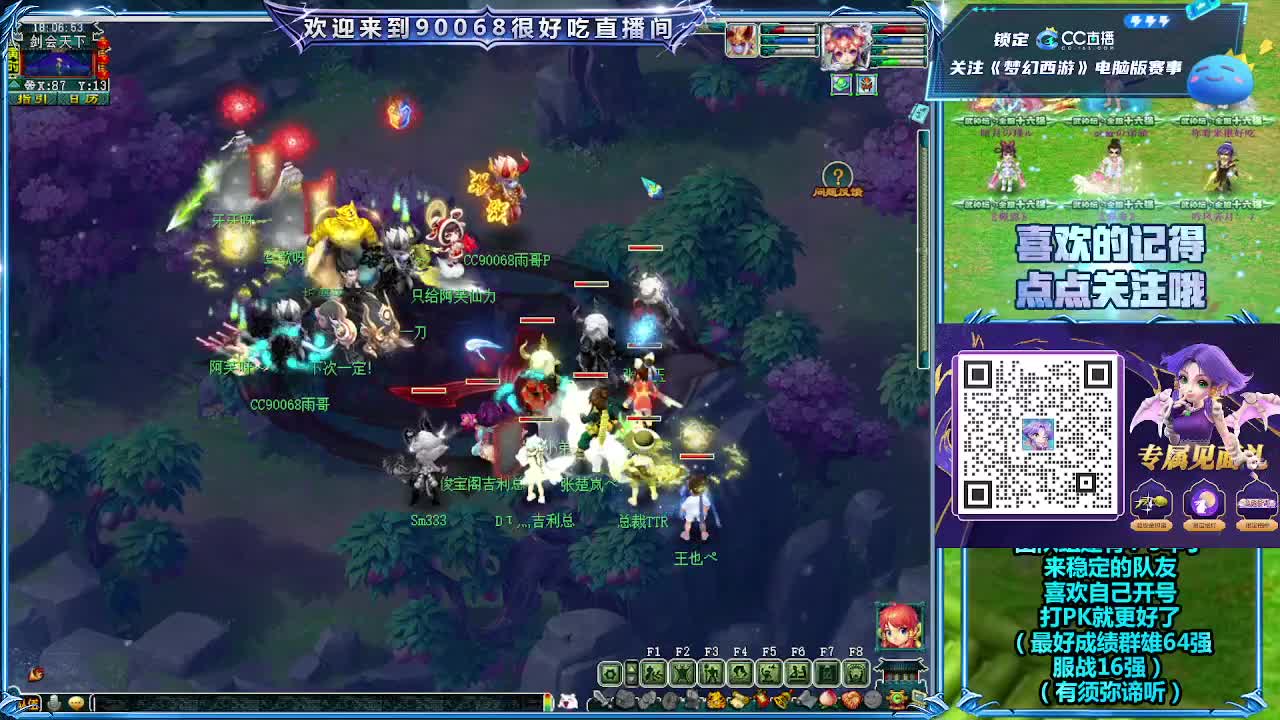The image size is (1280, 720).
Task: Click the rainbow volume bar beside the chat input
Action: (x=549, y=701)
